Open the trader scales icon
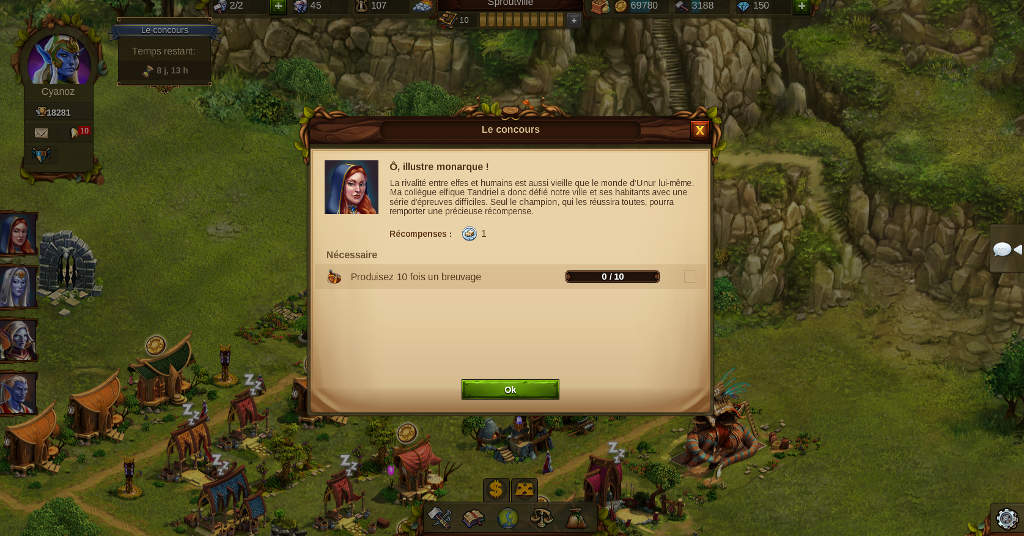 pos(542,518)
